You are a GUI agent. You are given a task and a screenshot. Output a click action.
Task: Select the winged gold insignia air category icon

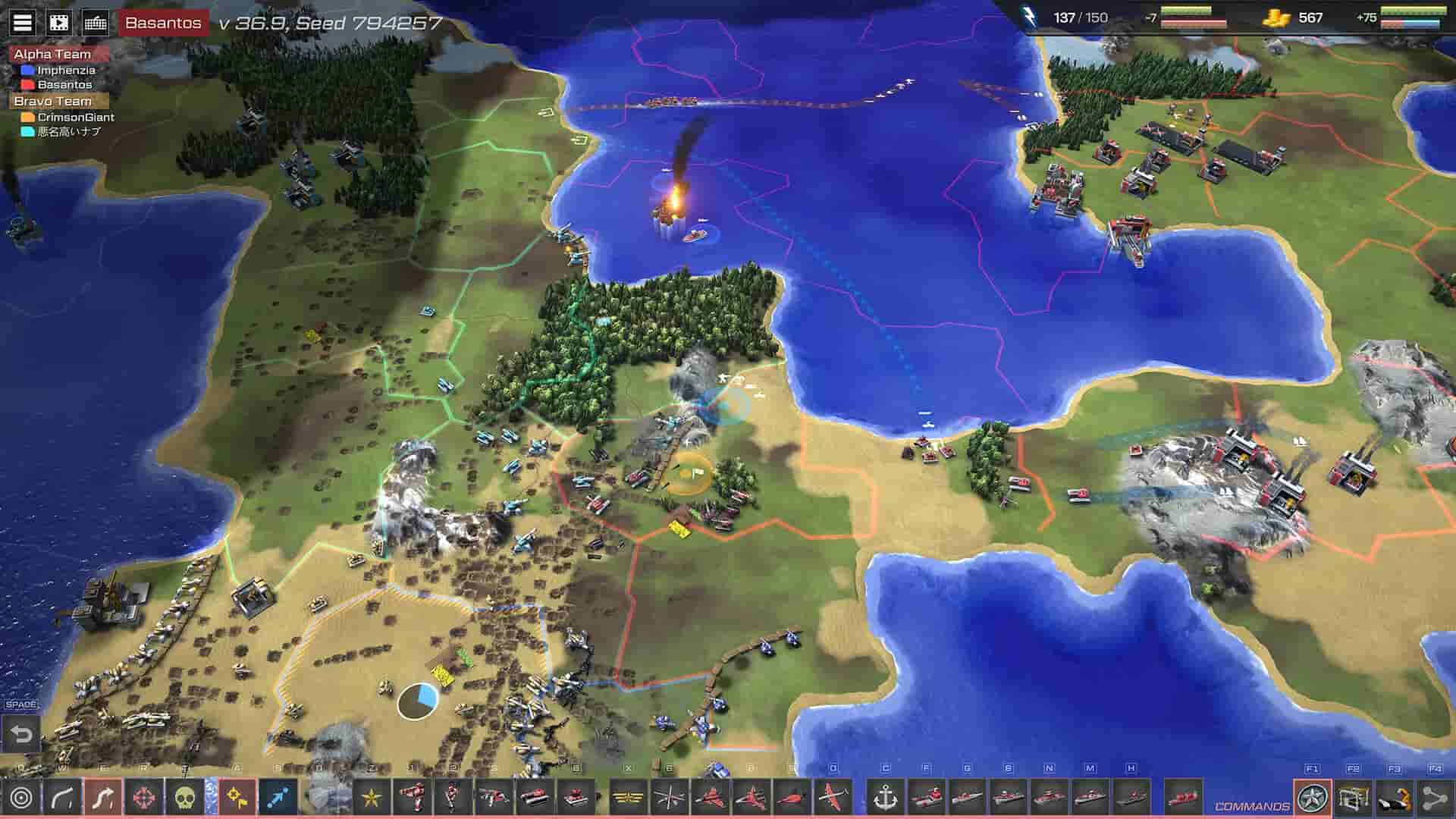click(x=628, y=799)
